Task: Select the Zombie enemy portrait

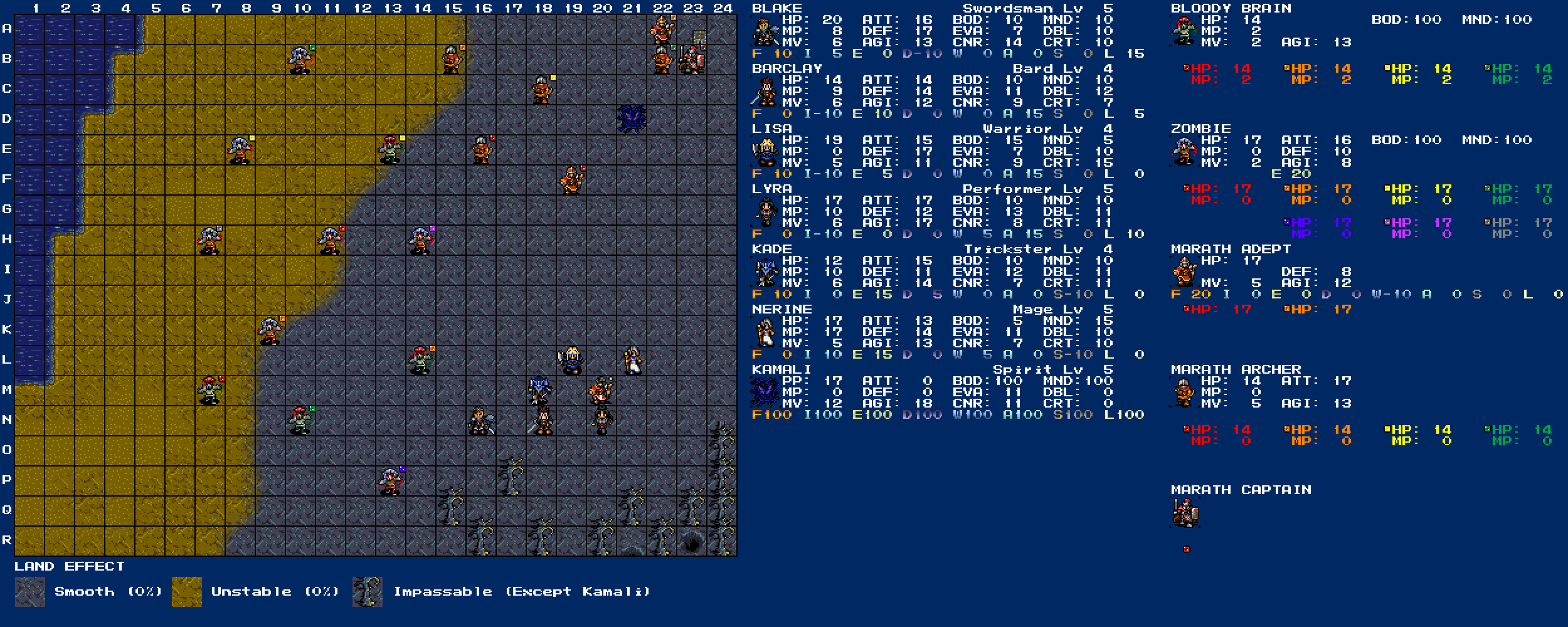Action: (1184, 152)
